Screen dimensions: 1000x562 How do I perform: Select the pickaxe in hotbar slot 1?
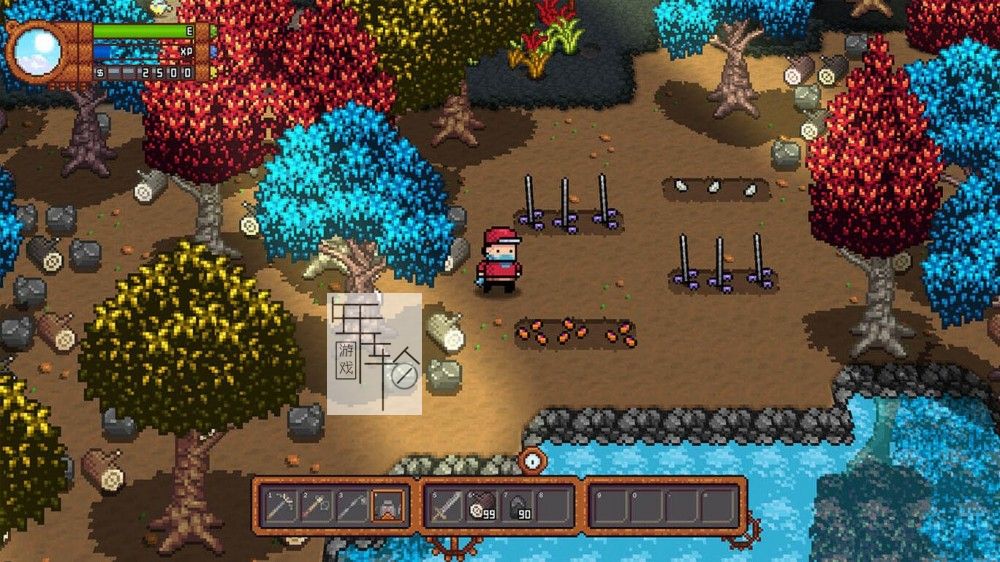281,506
